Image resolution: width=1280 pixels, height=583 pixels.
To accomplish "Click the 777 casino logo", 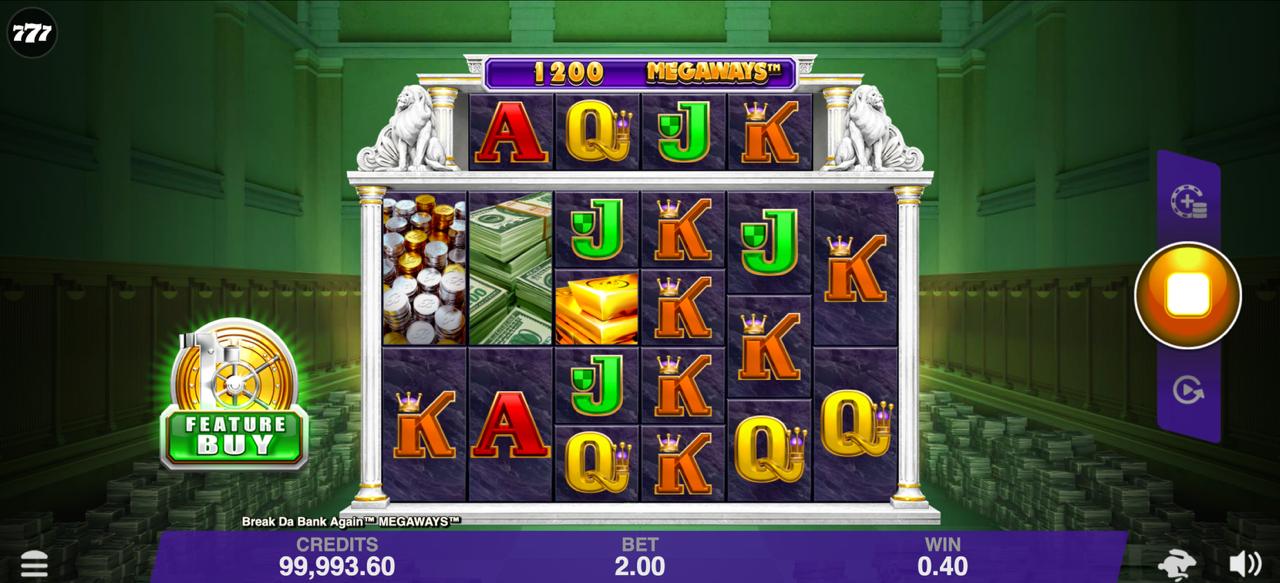I will point(32,34).
